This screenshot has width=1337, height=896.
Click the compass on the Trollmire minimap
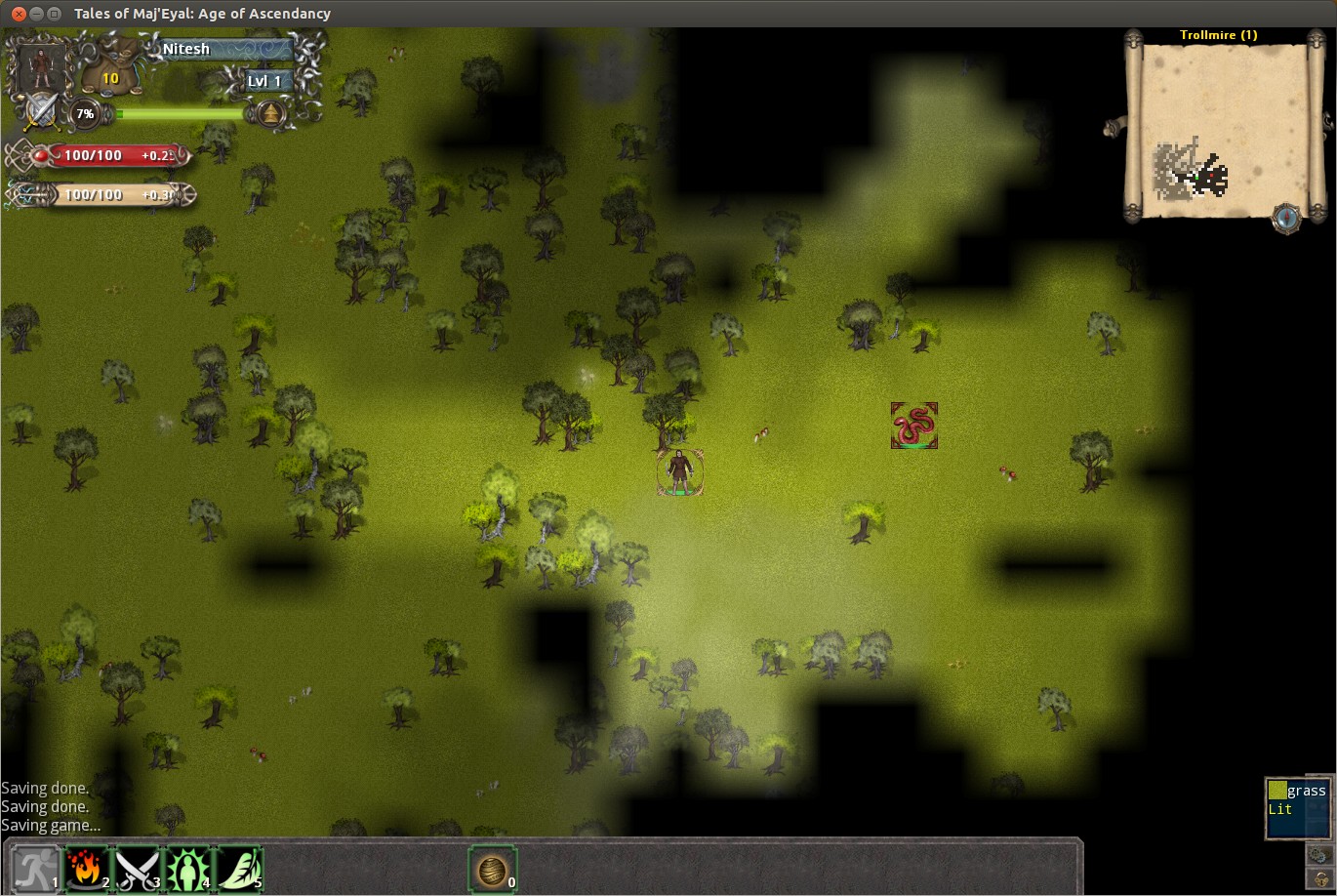tap(1289, 220)
